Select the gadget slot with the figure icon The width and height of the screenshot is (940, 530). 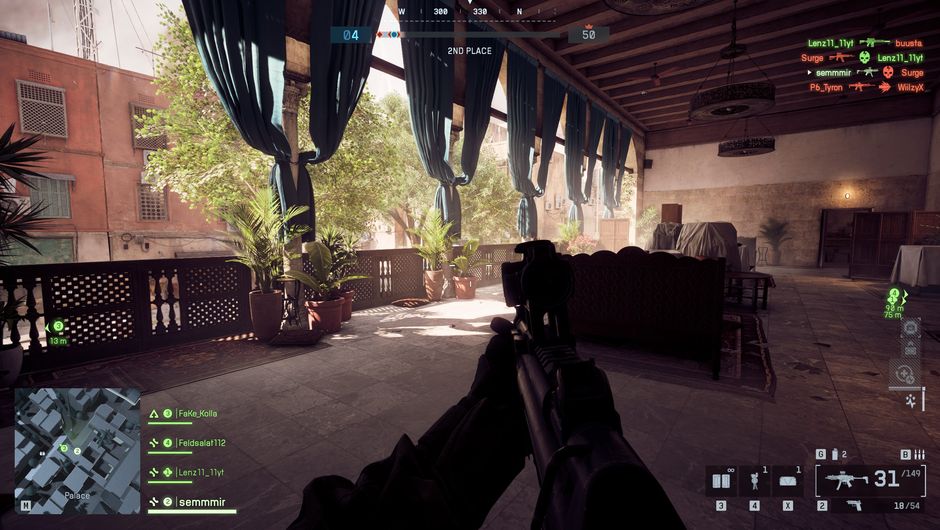point(755,481)
